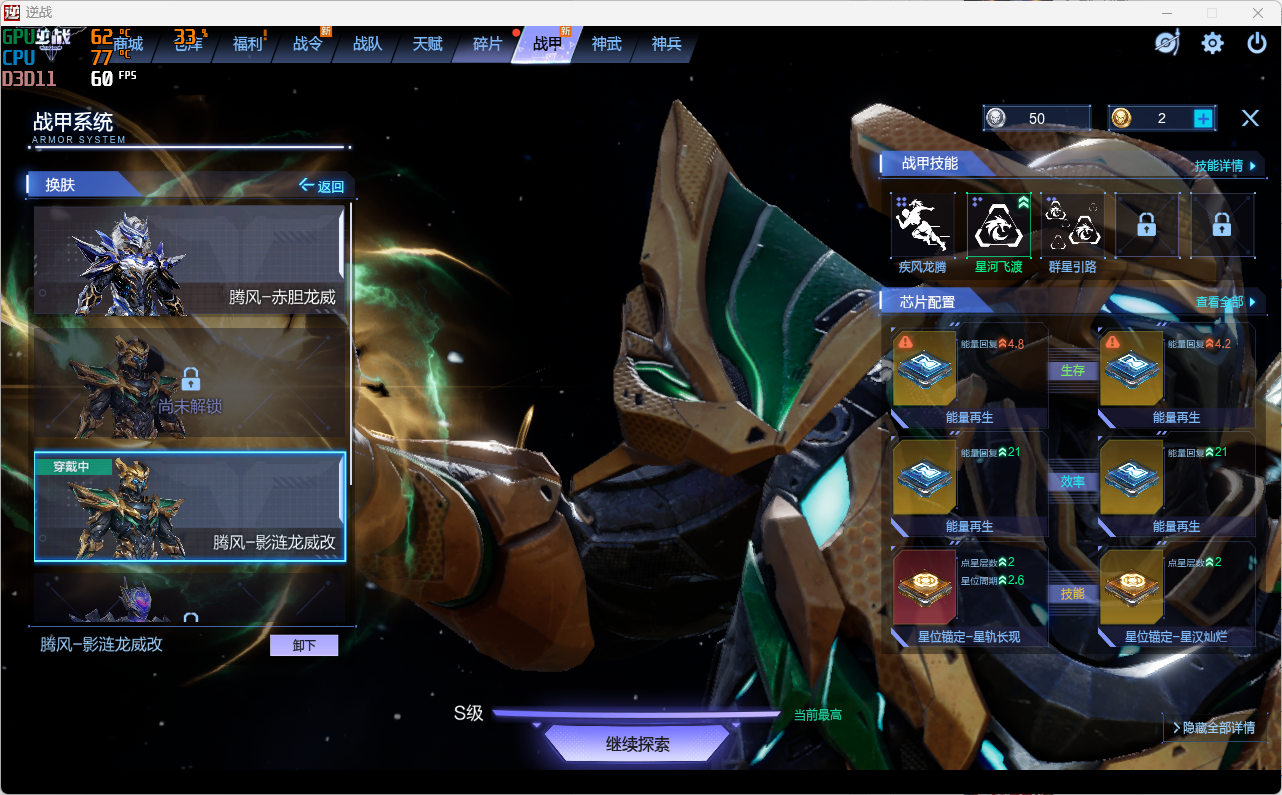The image size is (1282, 795).
Task: Open 技能详情 skill details
Action: [x=1224, y=165]
